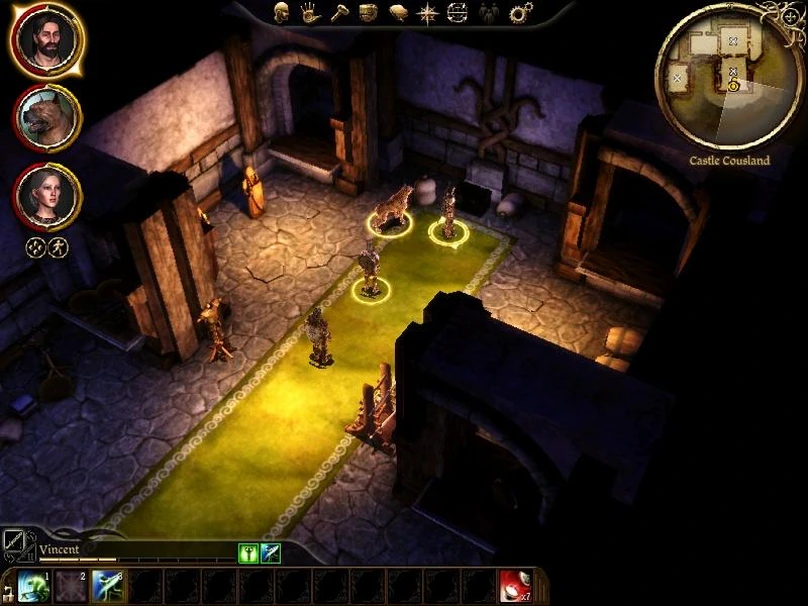The height and width of the screenshot is (606, 808).
Task: Switch weapon set via the sword icon
Action: 17,545
